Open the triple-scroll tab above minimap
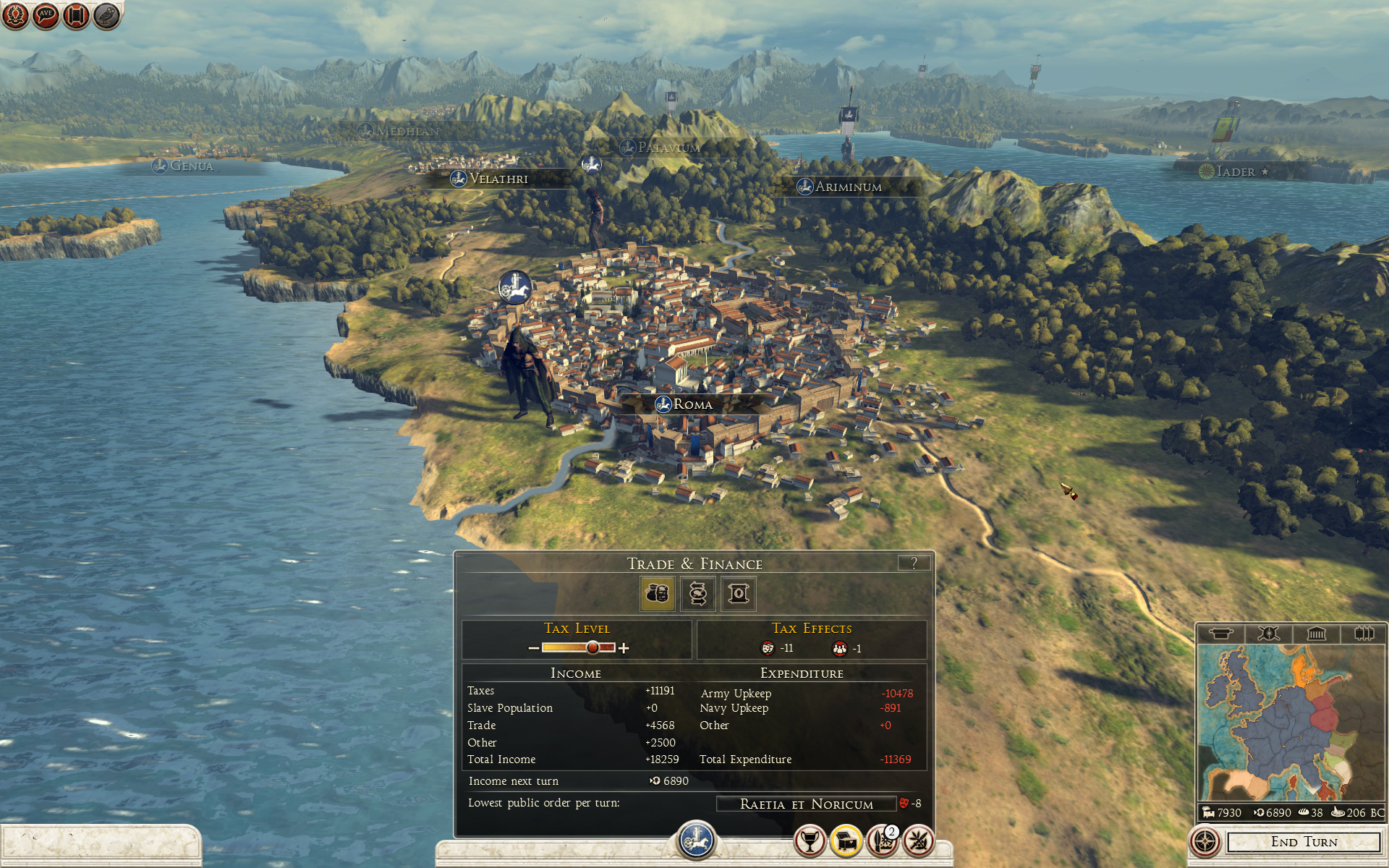The image size is (1389, 868). (1364, 634)
